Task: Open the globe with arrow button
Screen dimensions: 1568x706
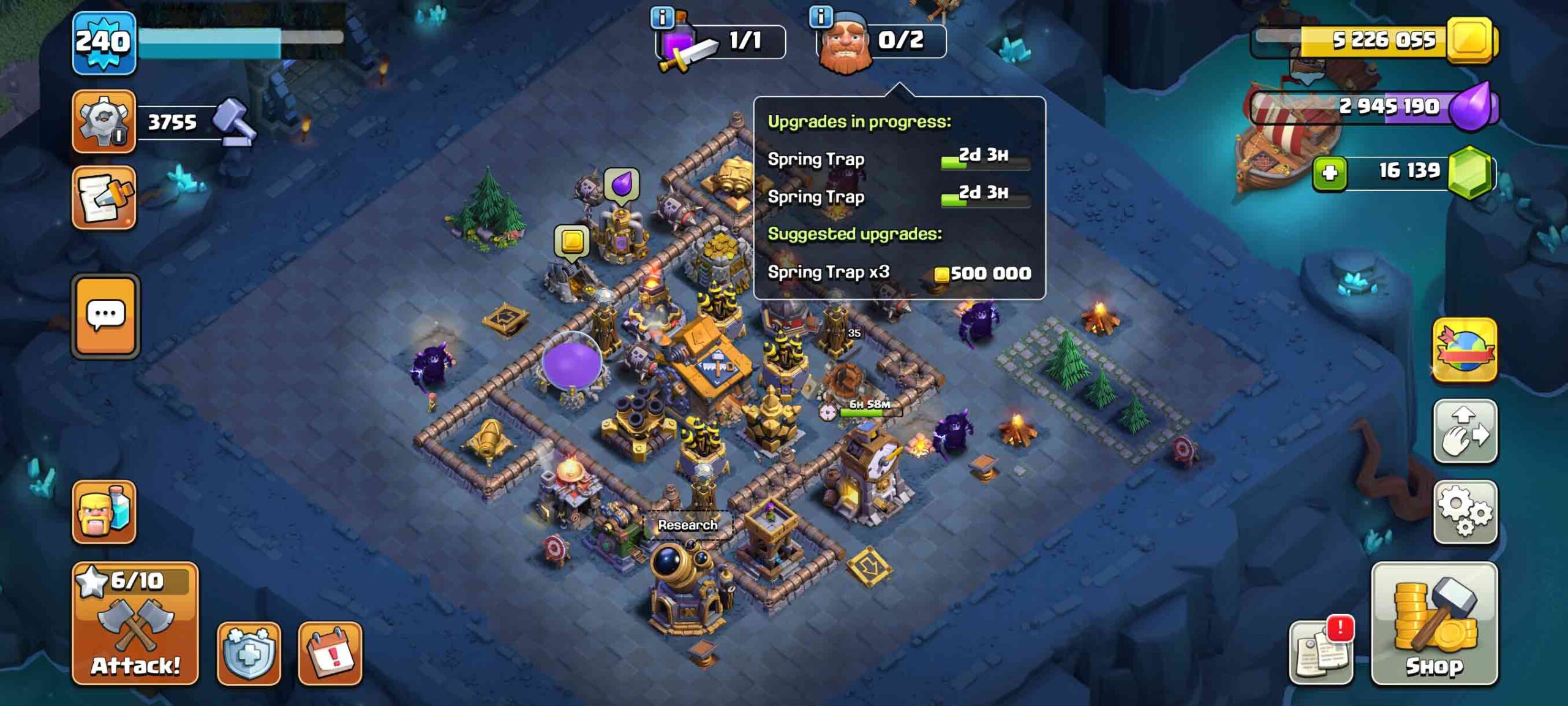Action: pos(1464,350)
